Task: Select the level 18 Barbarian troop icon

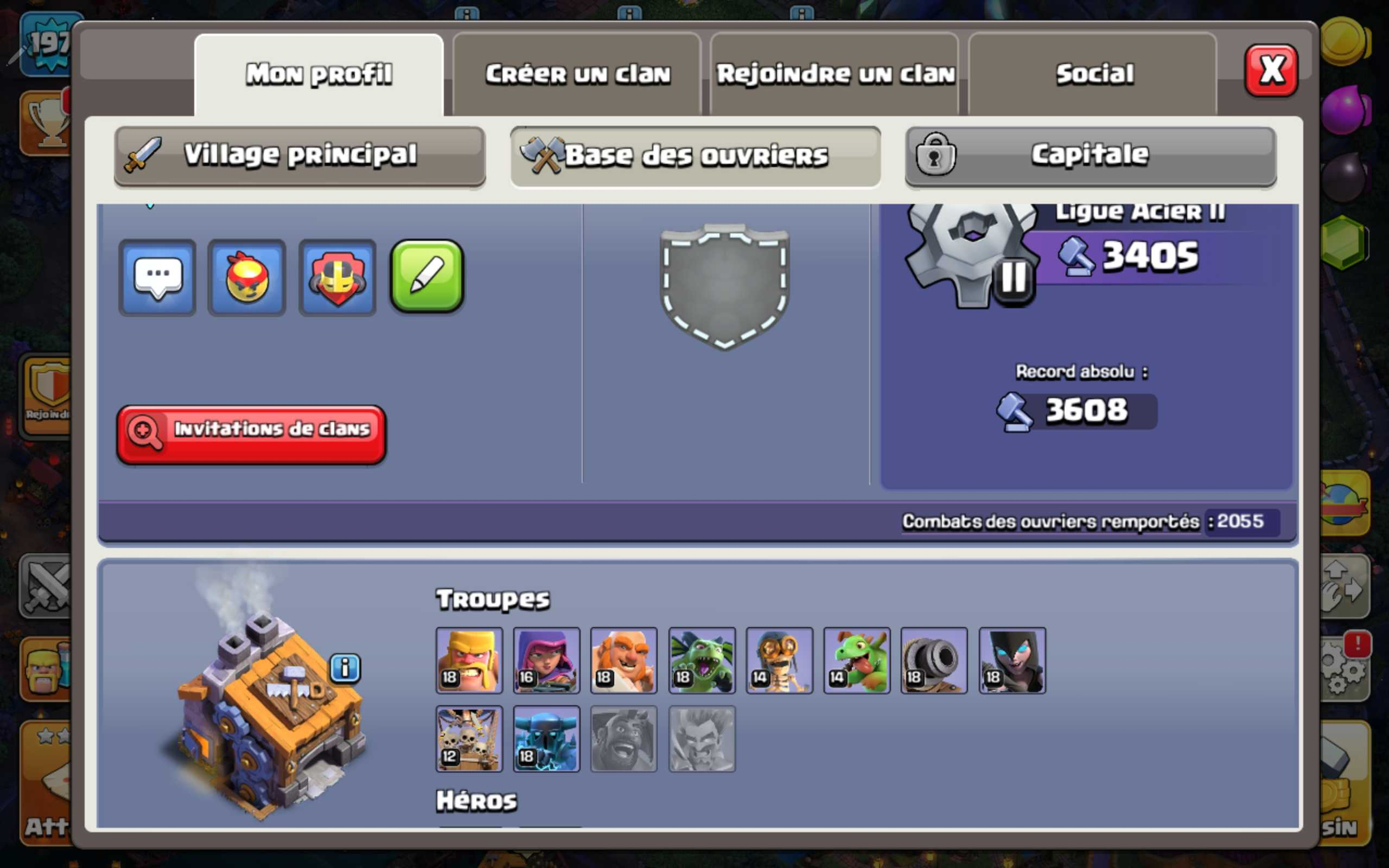Action: [x=469, y=661]
